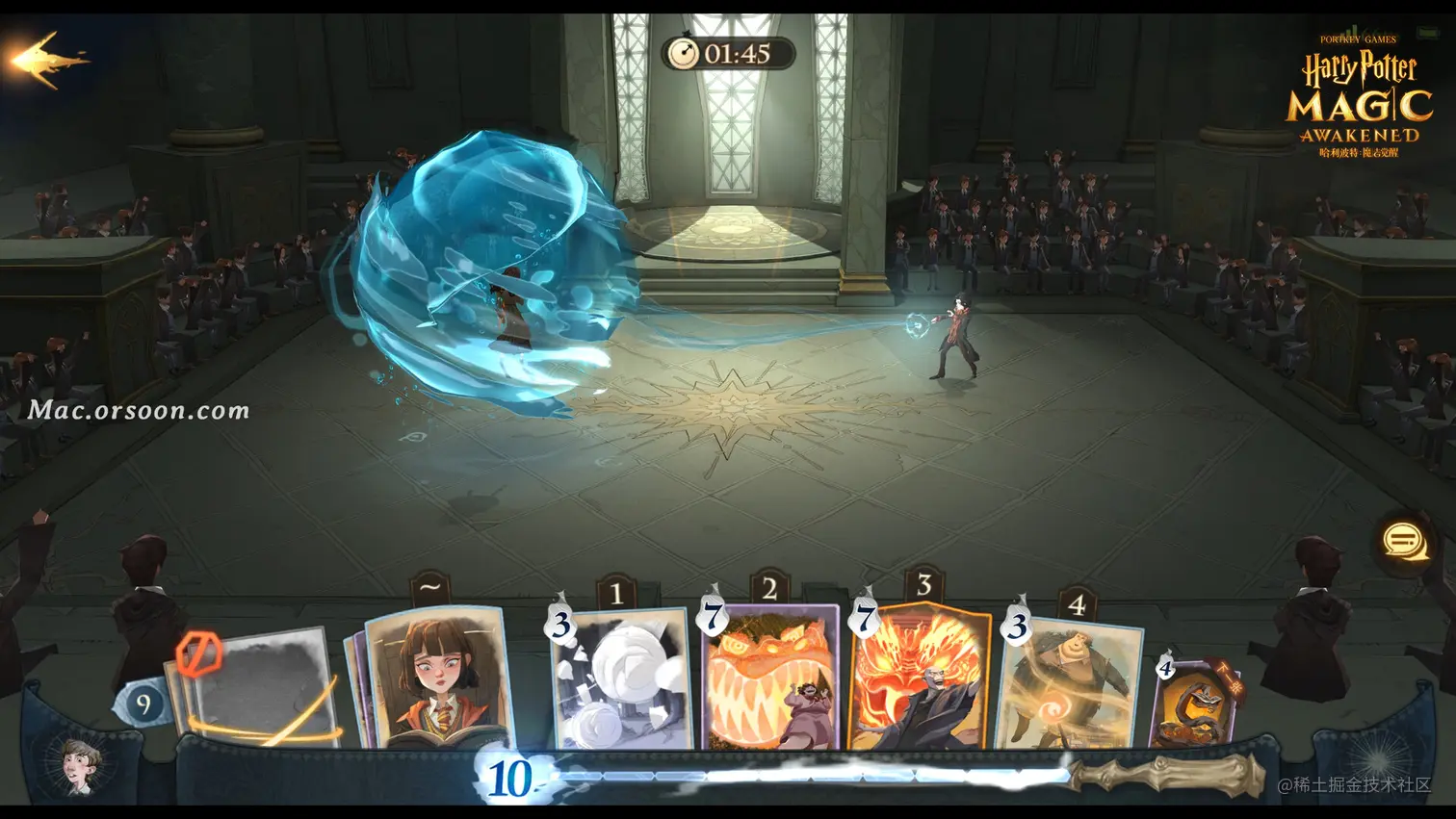Click the golden back arrow
The image size is (1456, 819).
click(x=48, y=60)
